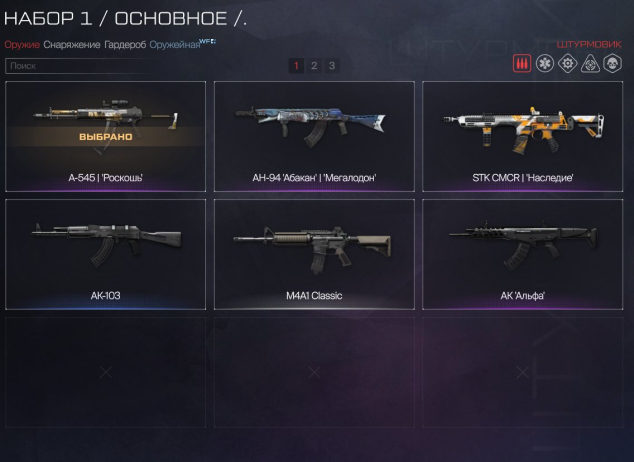Screen dimensions: 634x462
Task: Pick the STK CMCR 'Наследие' rifle
Action: click(522, 136)
